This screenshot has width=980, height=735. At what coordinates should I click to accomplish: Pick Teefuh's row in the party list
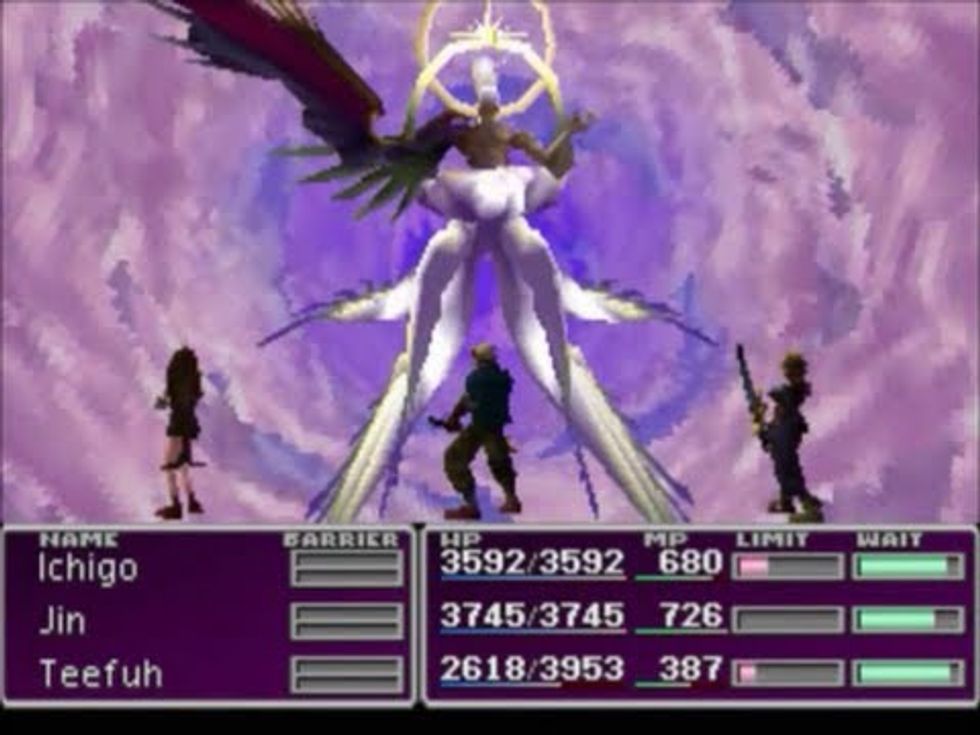(100, 673)
